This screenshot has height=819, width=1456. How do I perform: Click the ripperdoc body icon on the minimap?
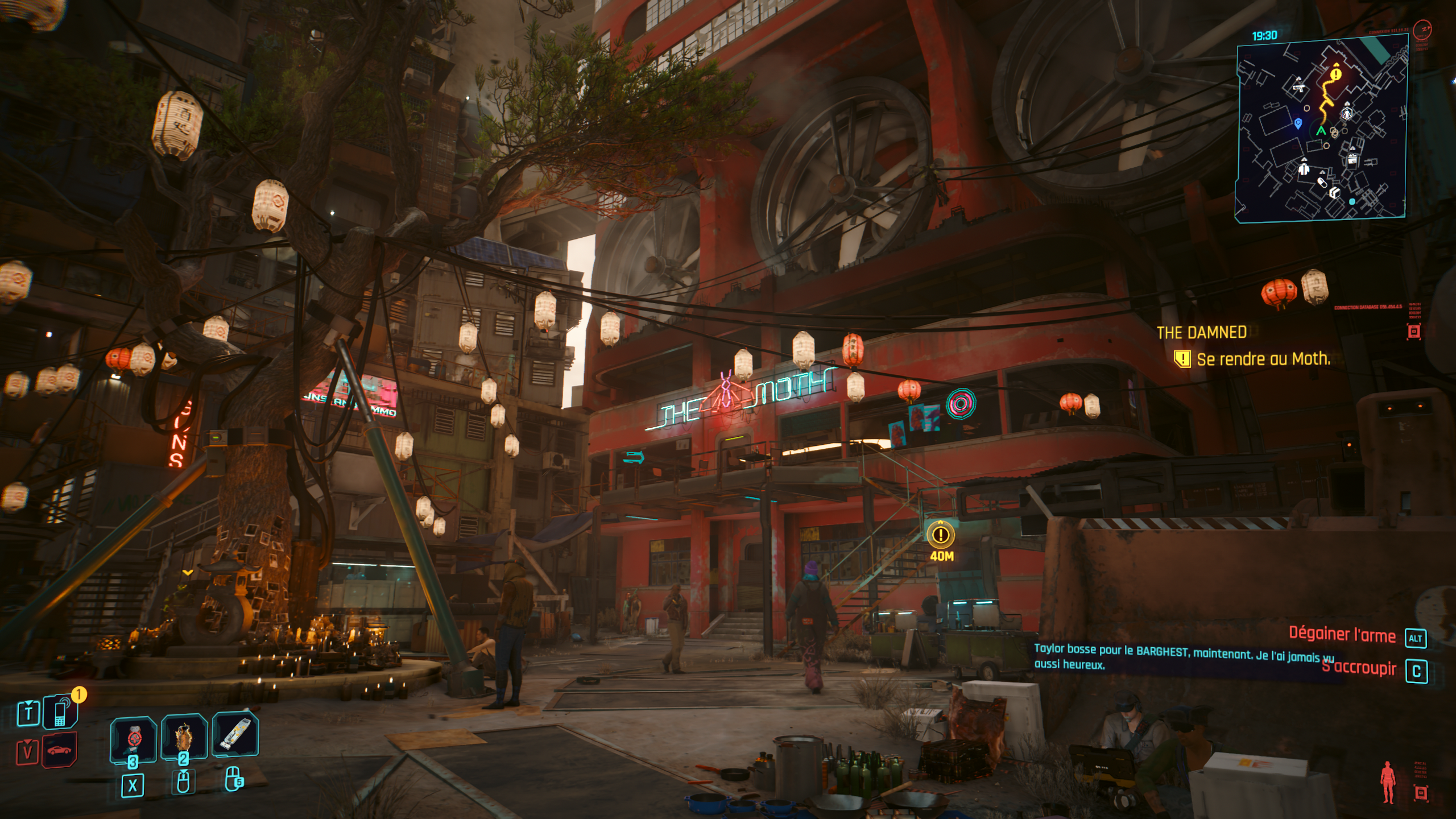1347,113
